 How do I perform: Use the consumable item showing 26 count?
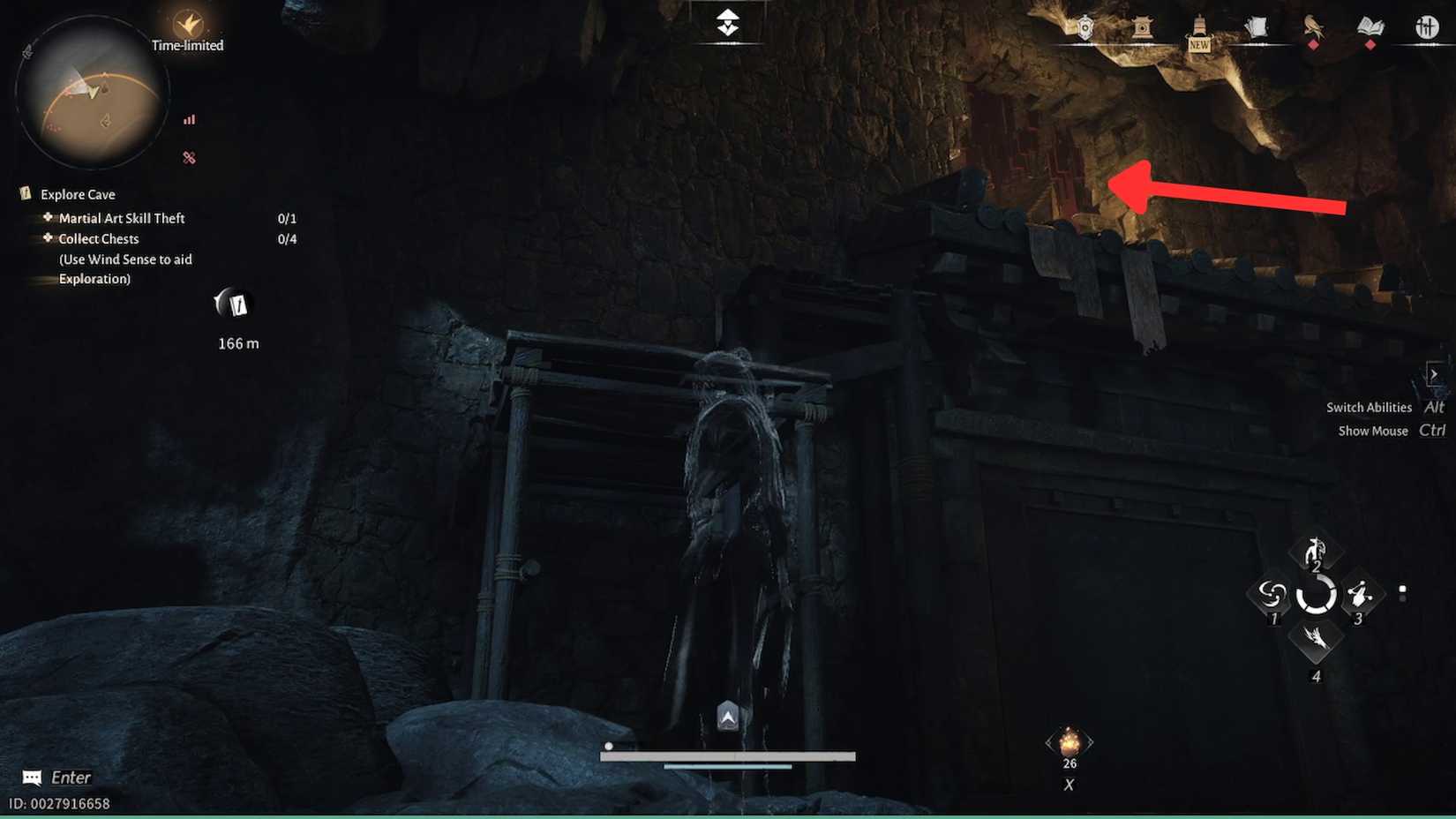click(x=1069, y=741)
